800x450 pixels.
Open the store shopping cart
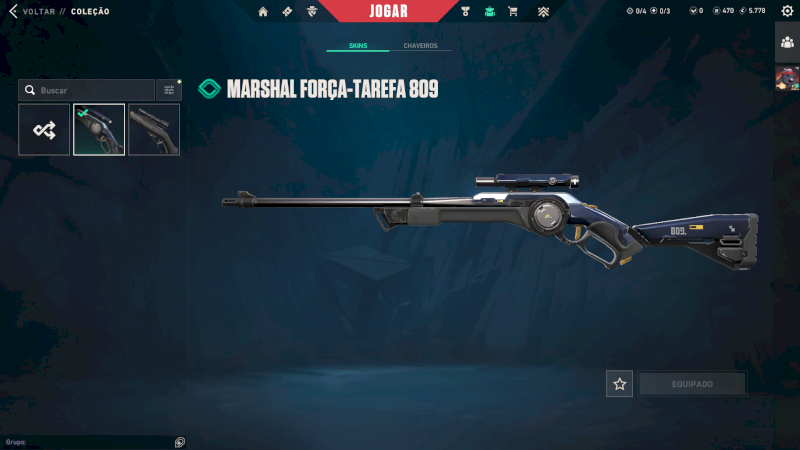pyautogui.click(x=513, y=11)
